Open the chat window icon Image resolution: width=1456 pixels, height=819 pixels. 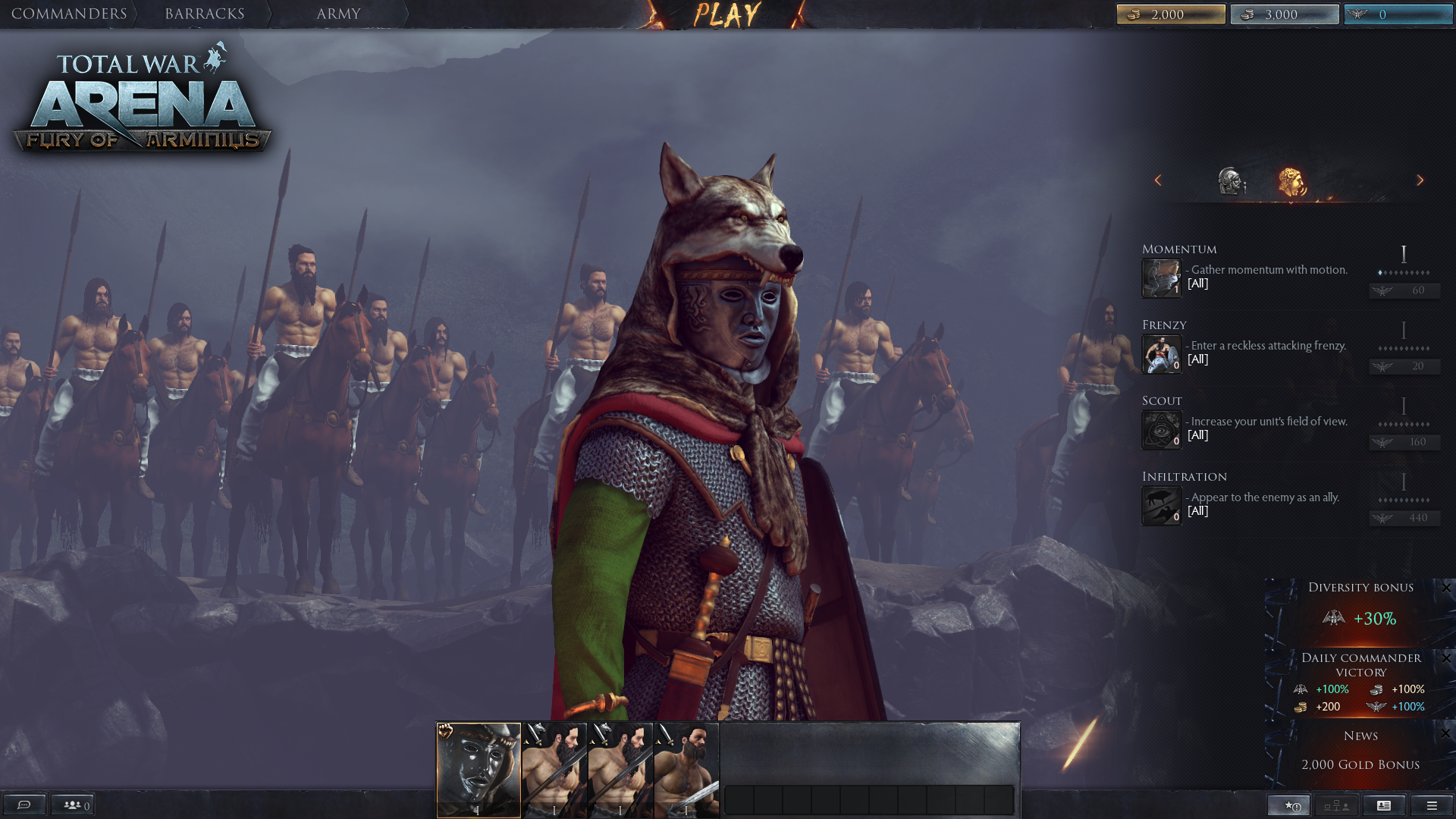pyautogui.click(x=25, y=805)
